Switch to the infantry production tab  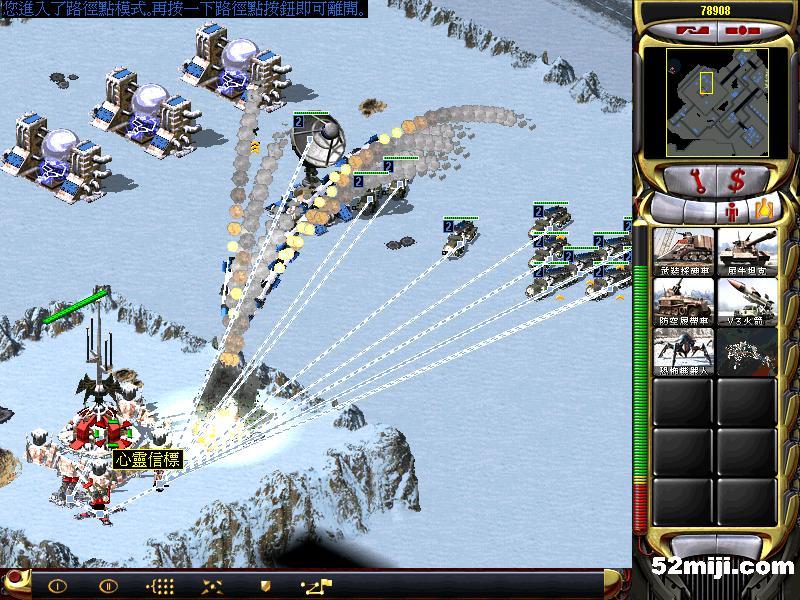[x=731, y=210]
